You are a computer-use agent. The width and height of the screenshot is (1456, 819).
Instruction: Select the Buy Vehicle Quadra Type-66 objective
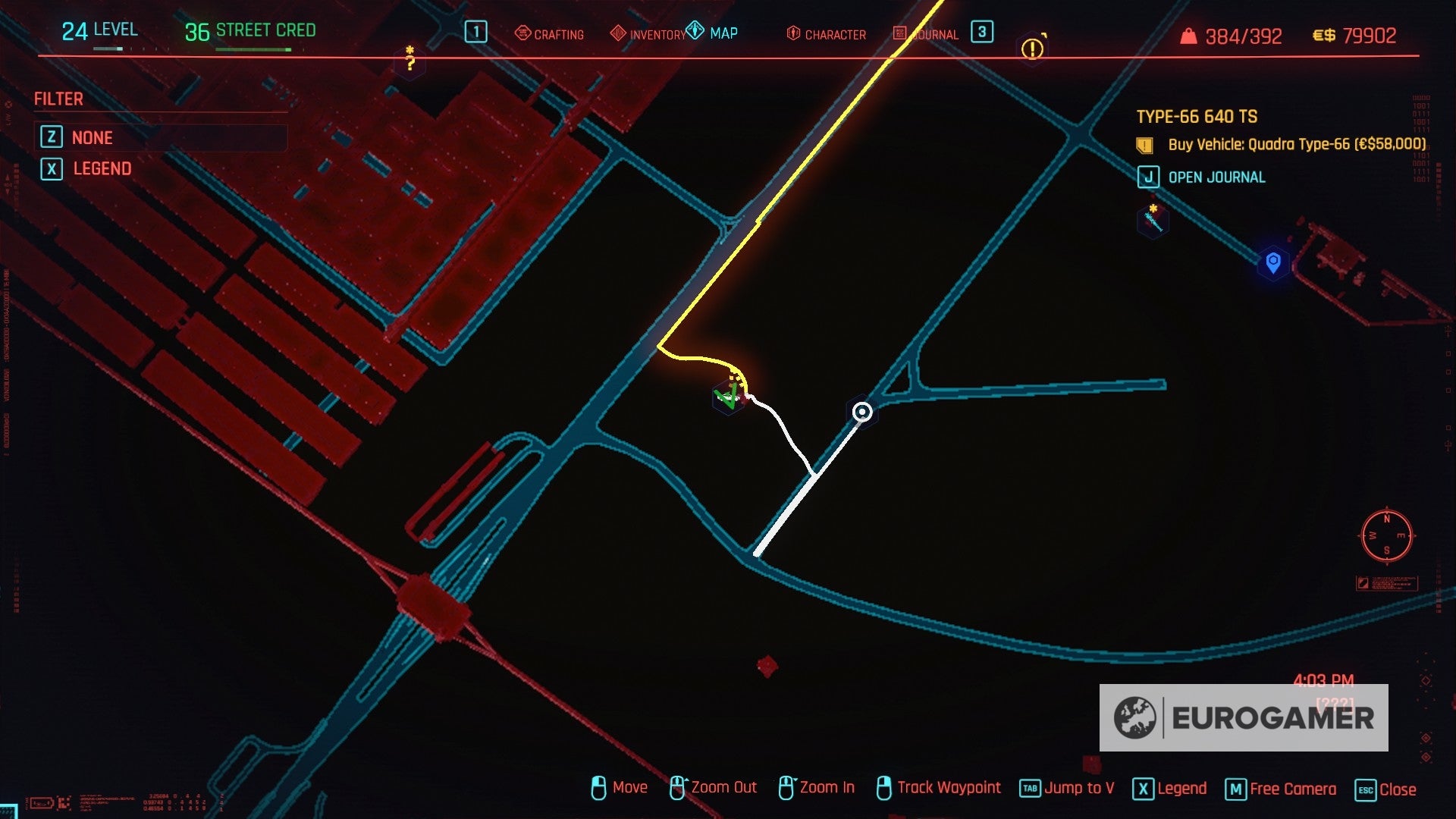(x=1296, y=144)
